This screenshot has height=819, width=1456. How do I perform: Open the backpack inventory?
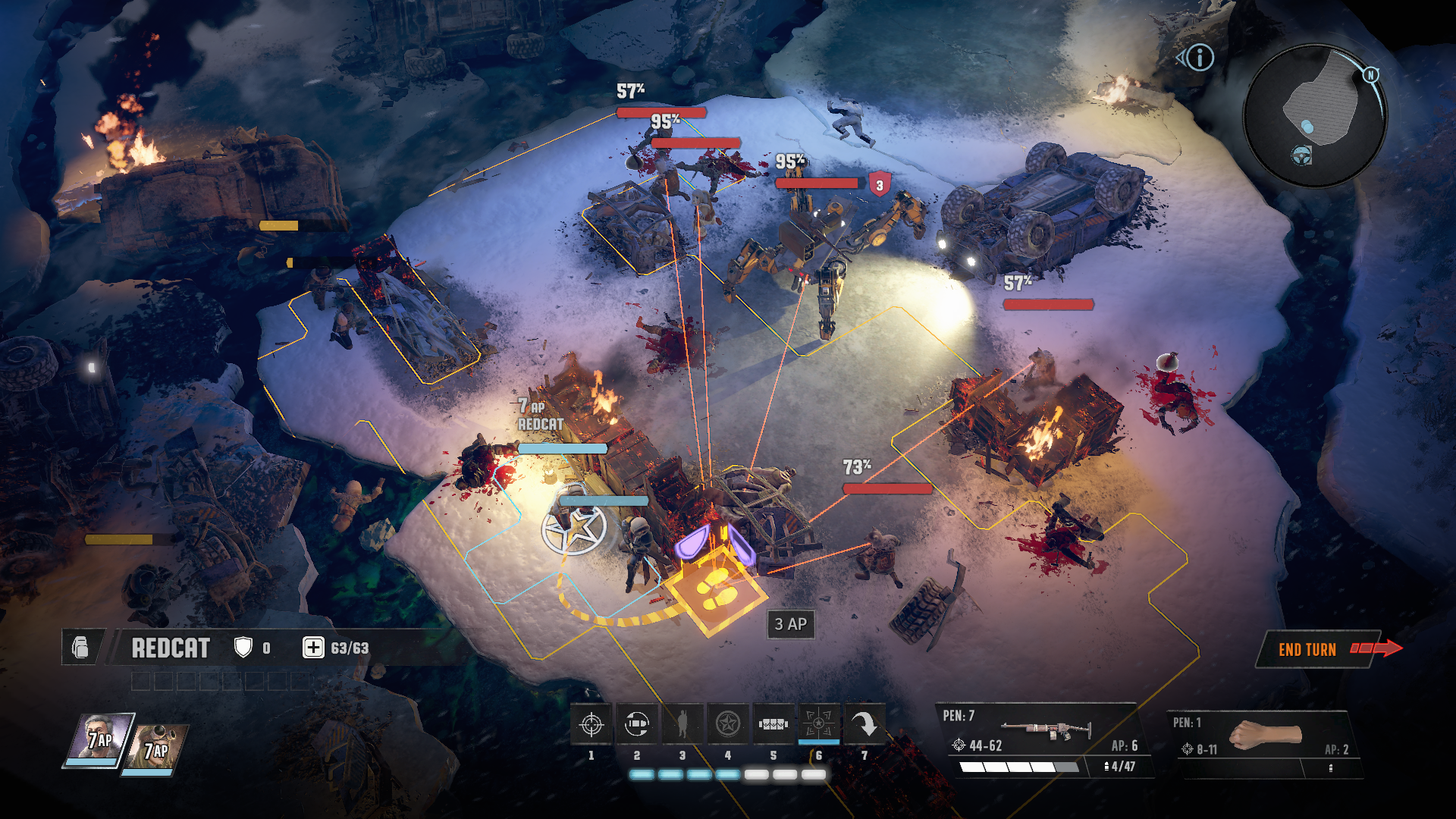coord(80,648)
